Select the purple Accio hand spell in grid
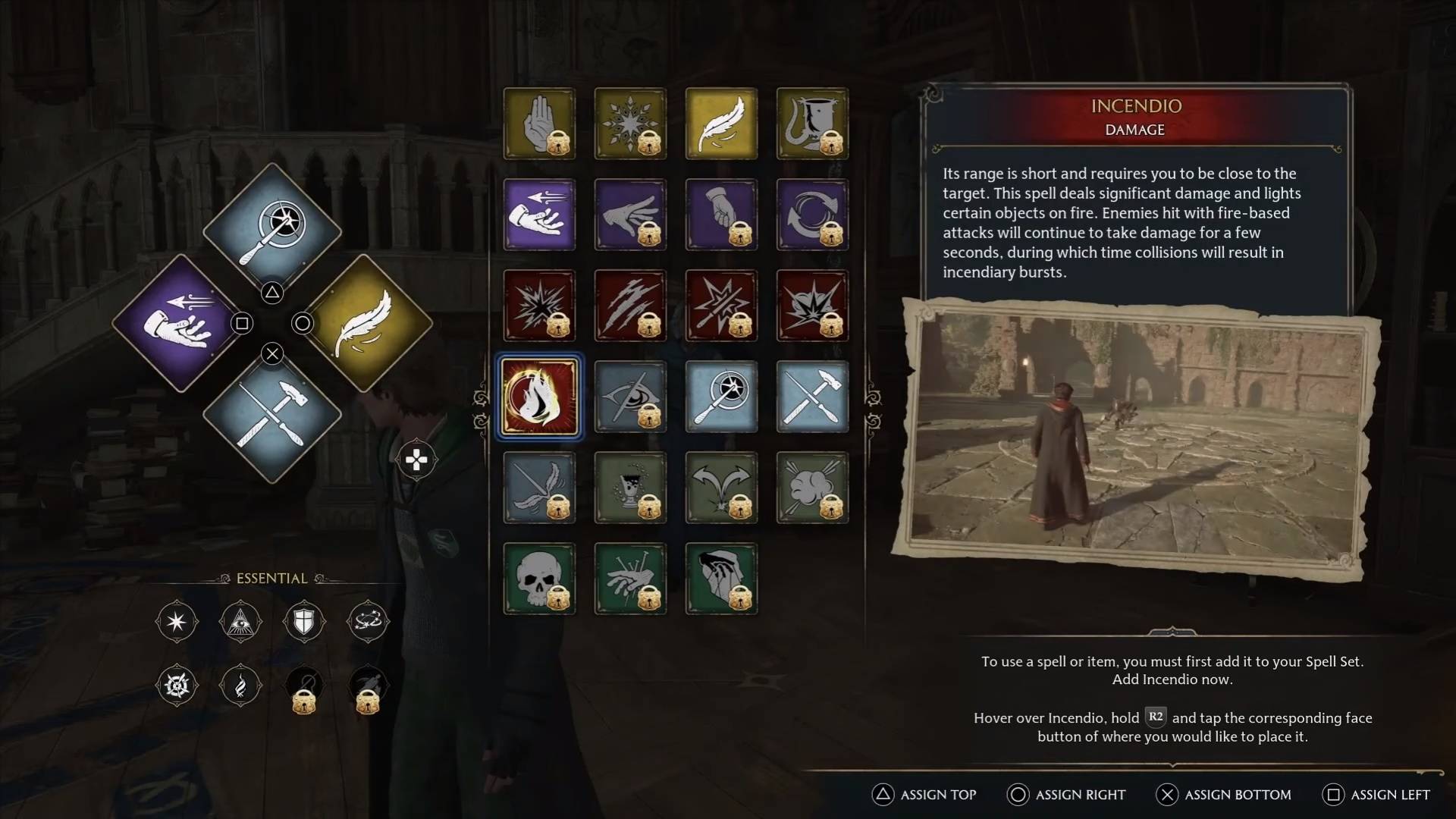Image resolution: width=1456 pixels, height=819 pixels. coord(539,215)
